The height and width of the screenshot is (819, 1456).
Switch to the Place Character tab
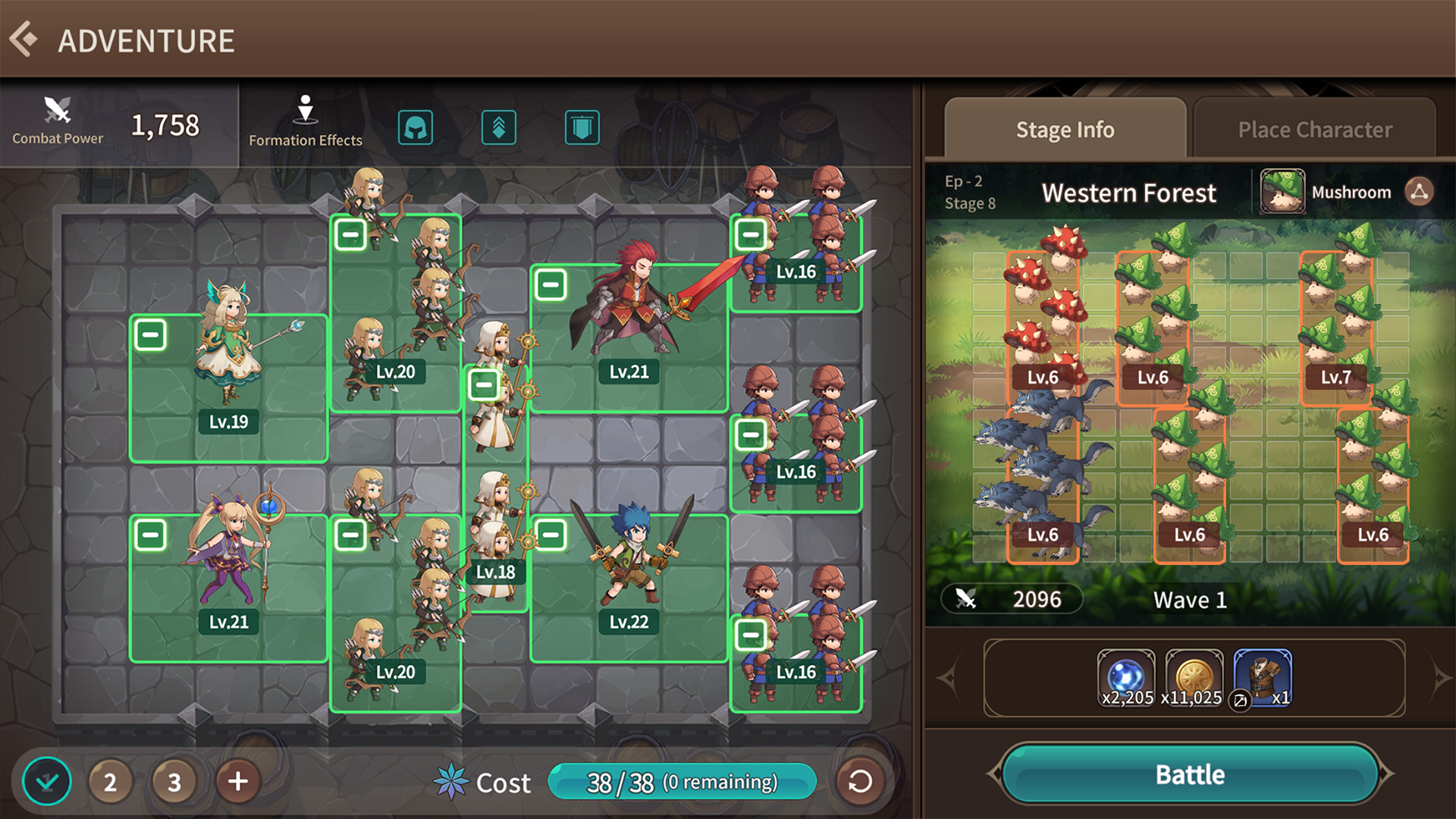[1314, 129]
